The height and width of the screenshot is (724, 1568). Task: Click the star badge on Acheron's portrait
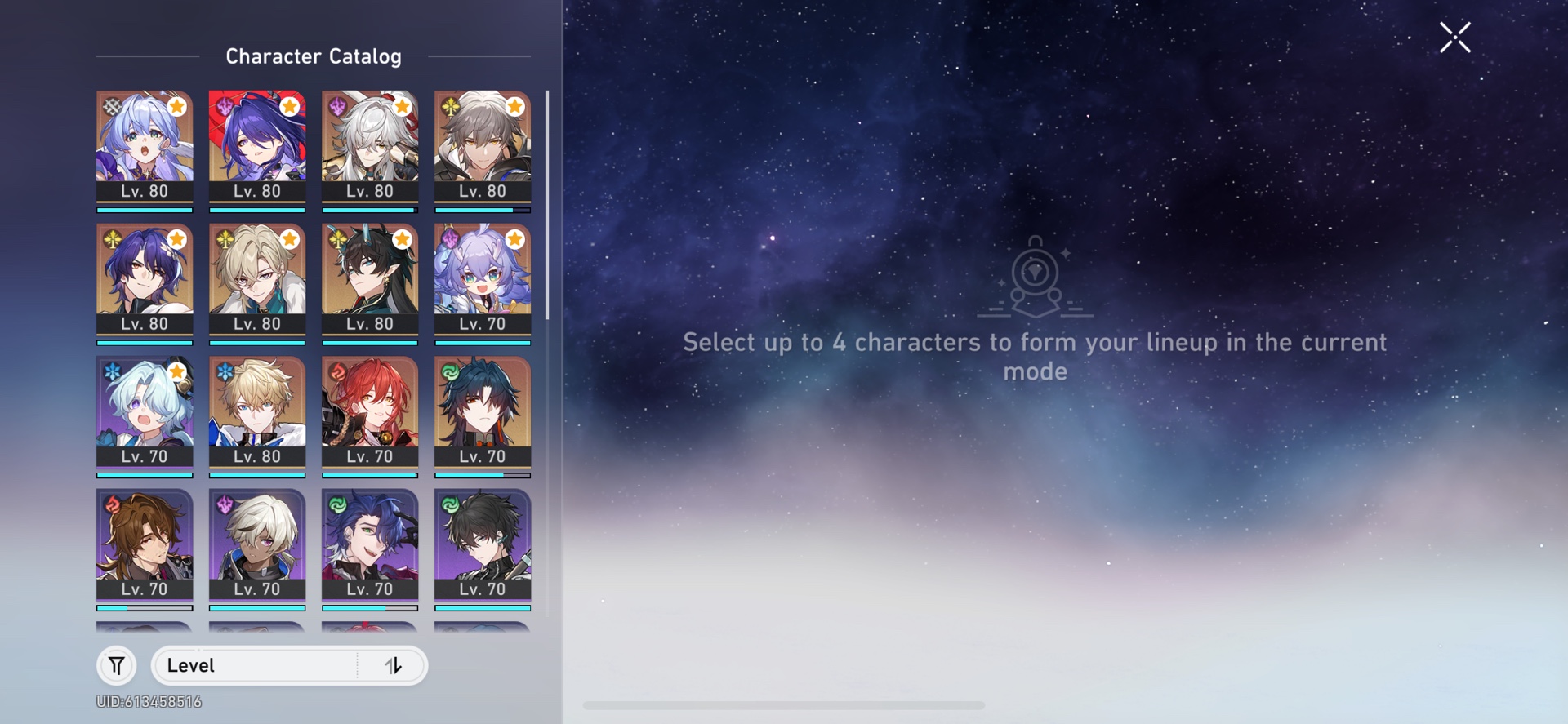pos(290,106)
